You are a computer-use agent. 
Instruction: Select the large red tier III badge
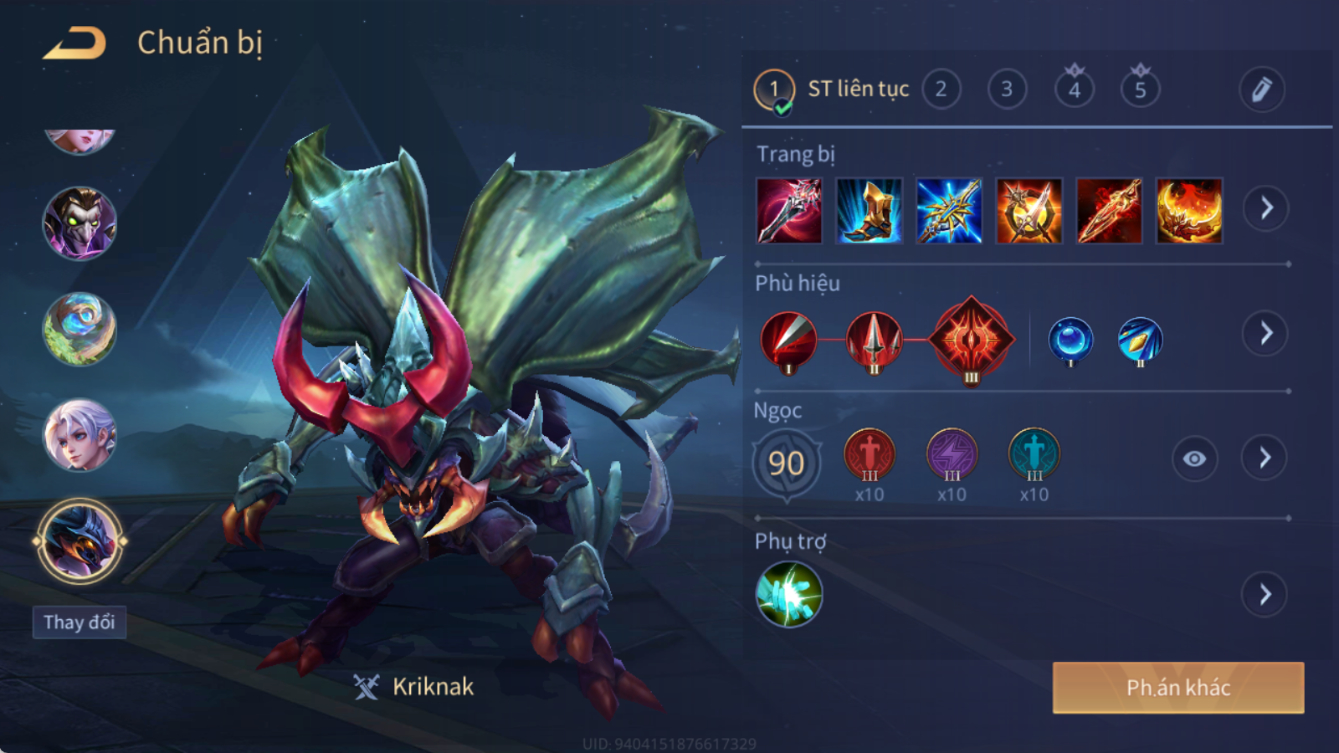tap(971, 340)
